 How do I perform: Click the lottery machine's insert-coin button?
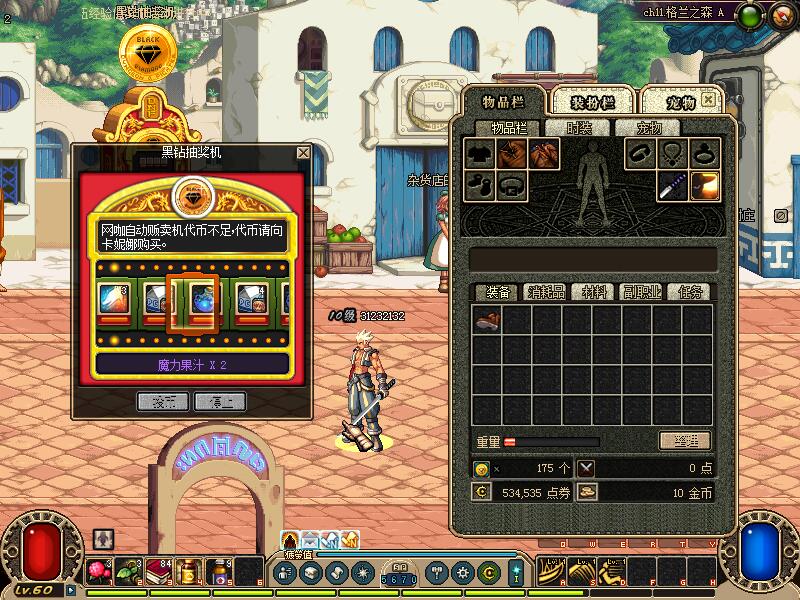163,401
